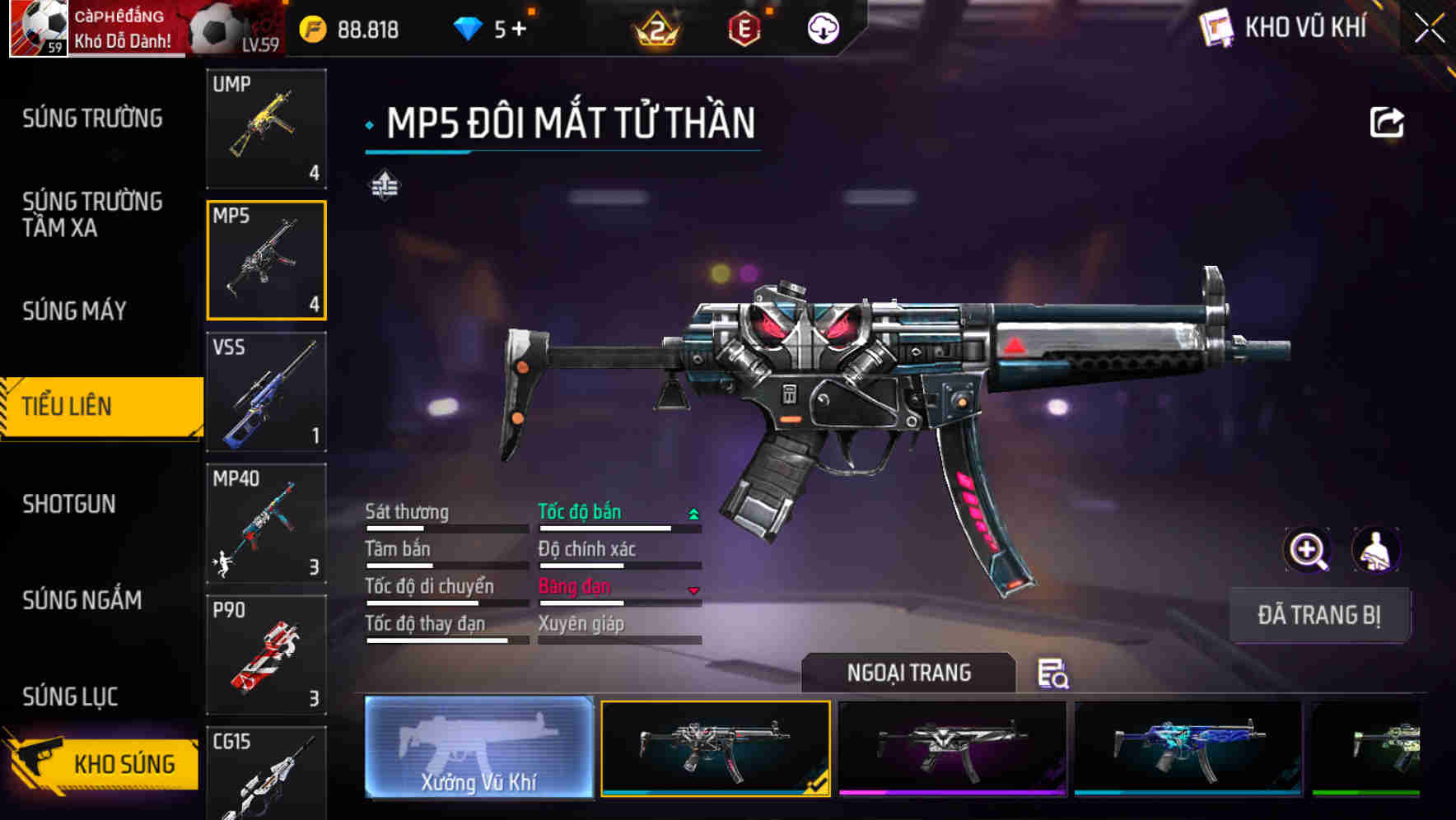Share the MP5 skin
Viewport: 1456px width, 820px height.
1386,123
